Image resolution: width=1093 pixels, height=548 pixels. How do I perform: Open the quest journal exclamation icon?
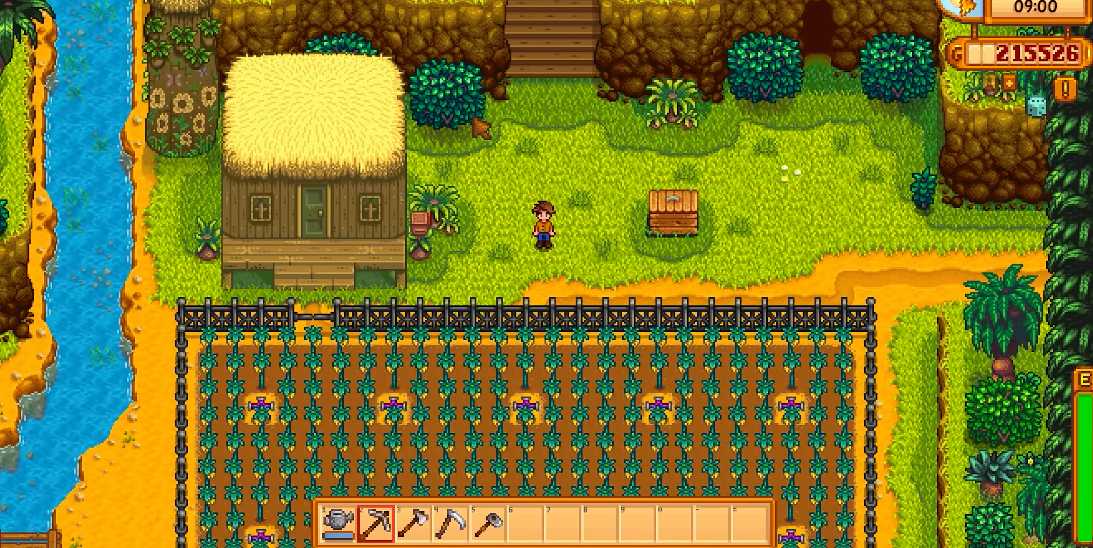(x=1066, y=89)
